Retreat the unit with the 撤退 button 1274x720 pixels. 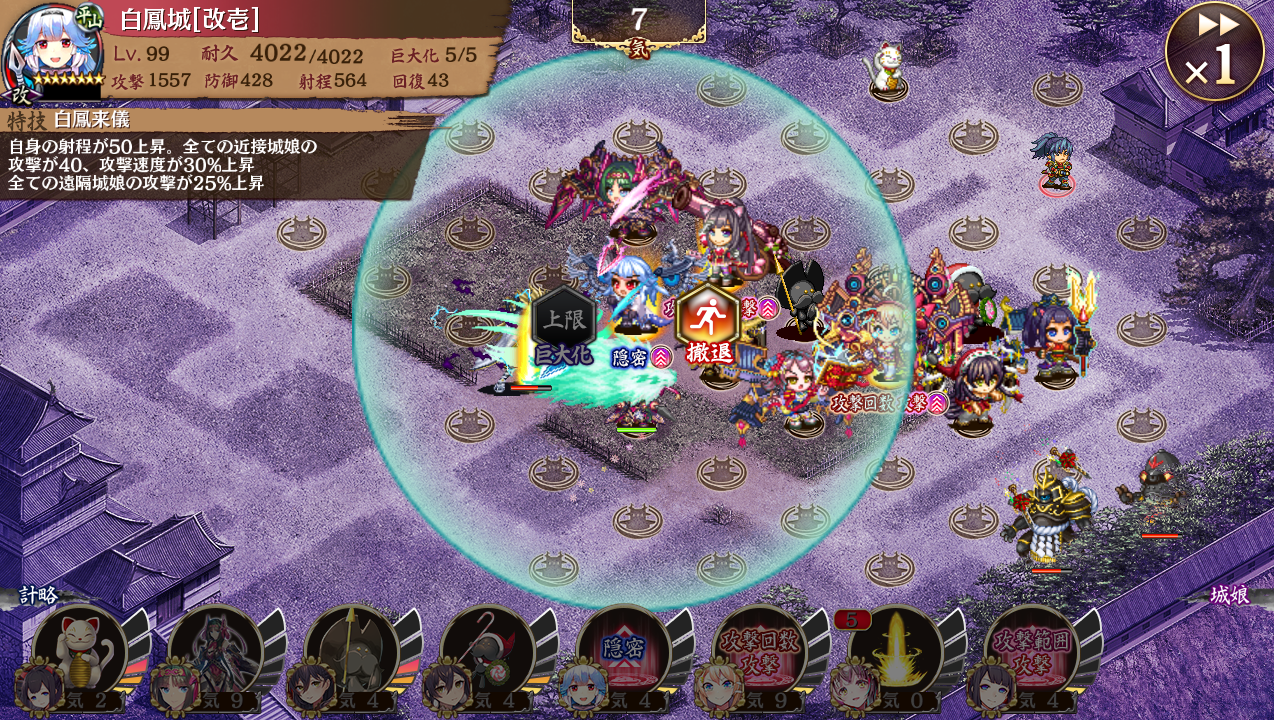pyautogui.click(x=708, y=322)
